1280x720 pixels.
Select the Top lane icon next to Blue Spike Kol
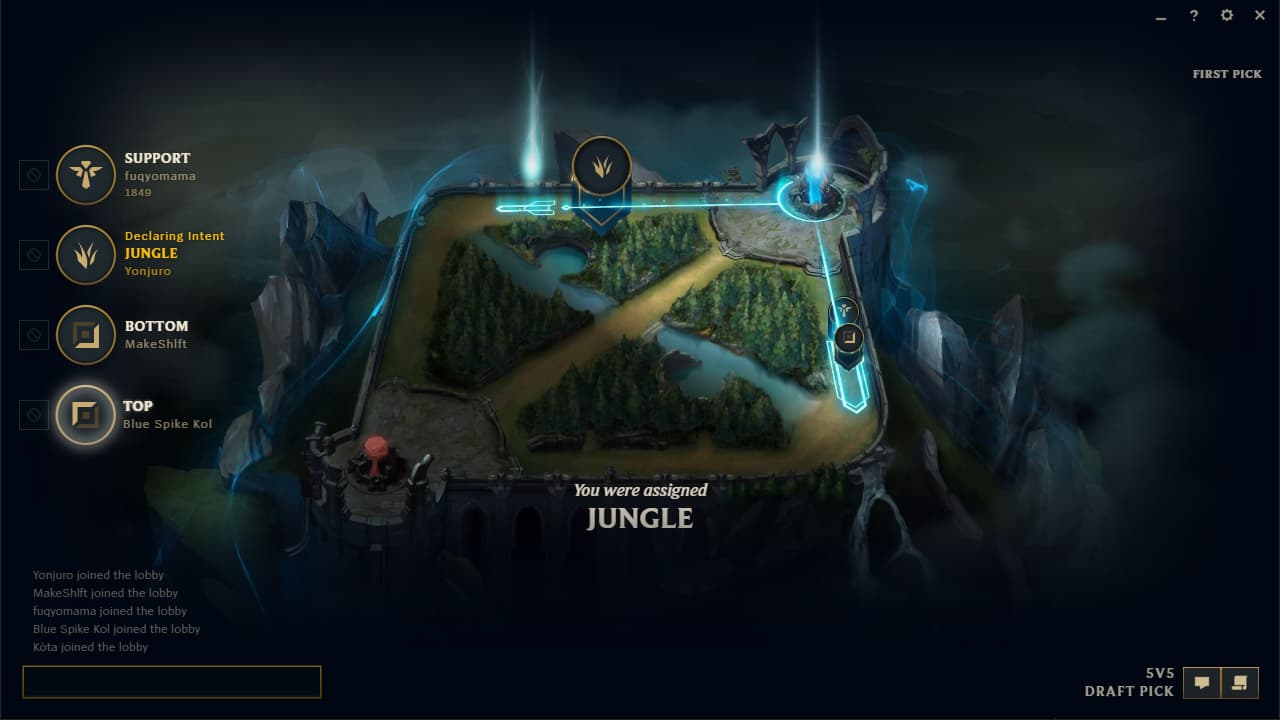pyautogui.click(x=85, y=414)
